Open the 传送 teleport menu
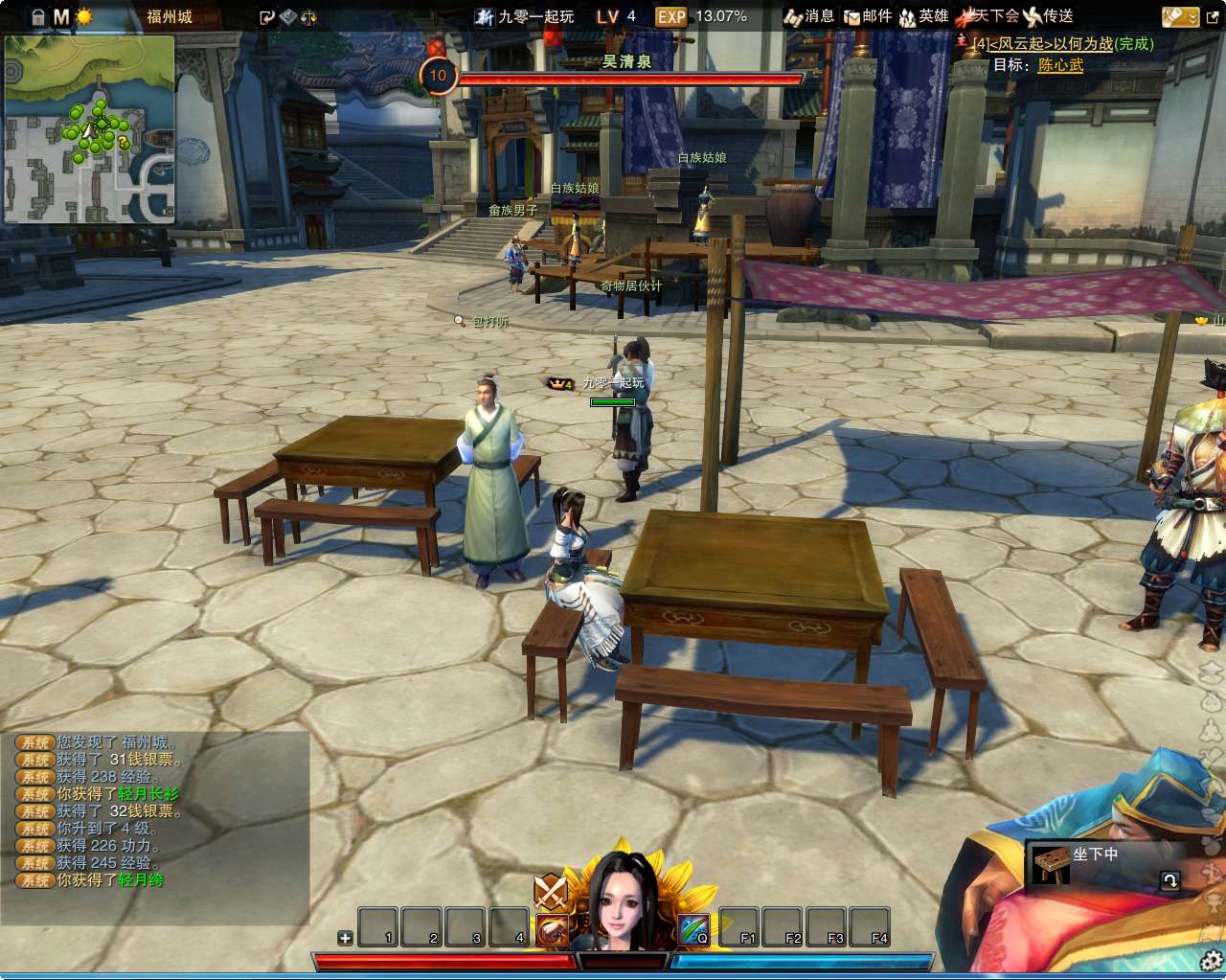Image resolution: width=1226 pixels, height=980 pixels. click(1048, 16)
